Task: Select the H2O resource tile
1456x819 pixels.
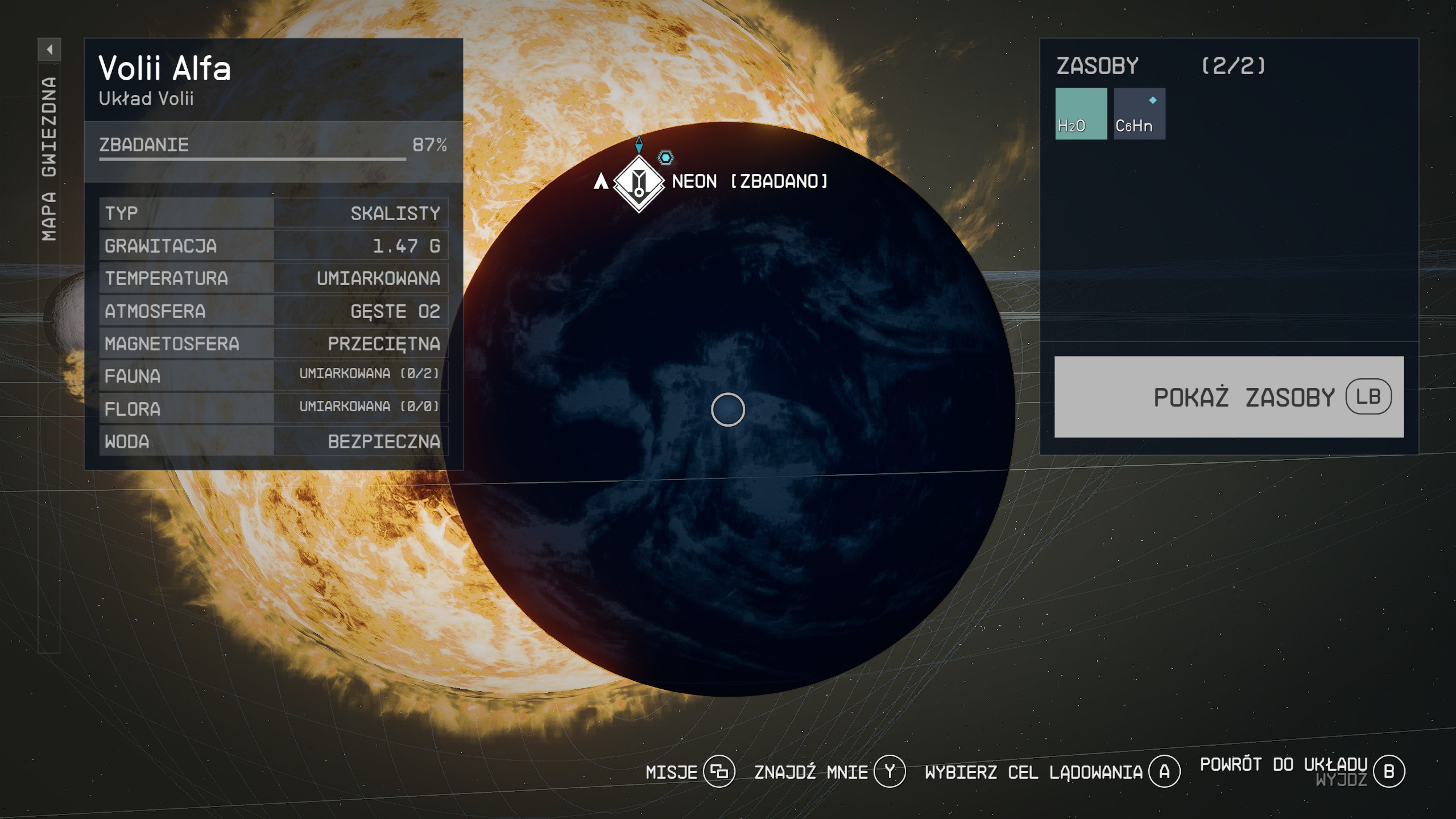Action: point(1080,114)
